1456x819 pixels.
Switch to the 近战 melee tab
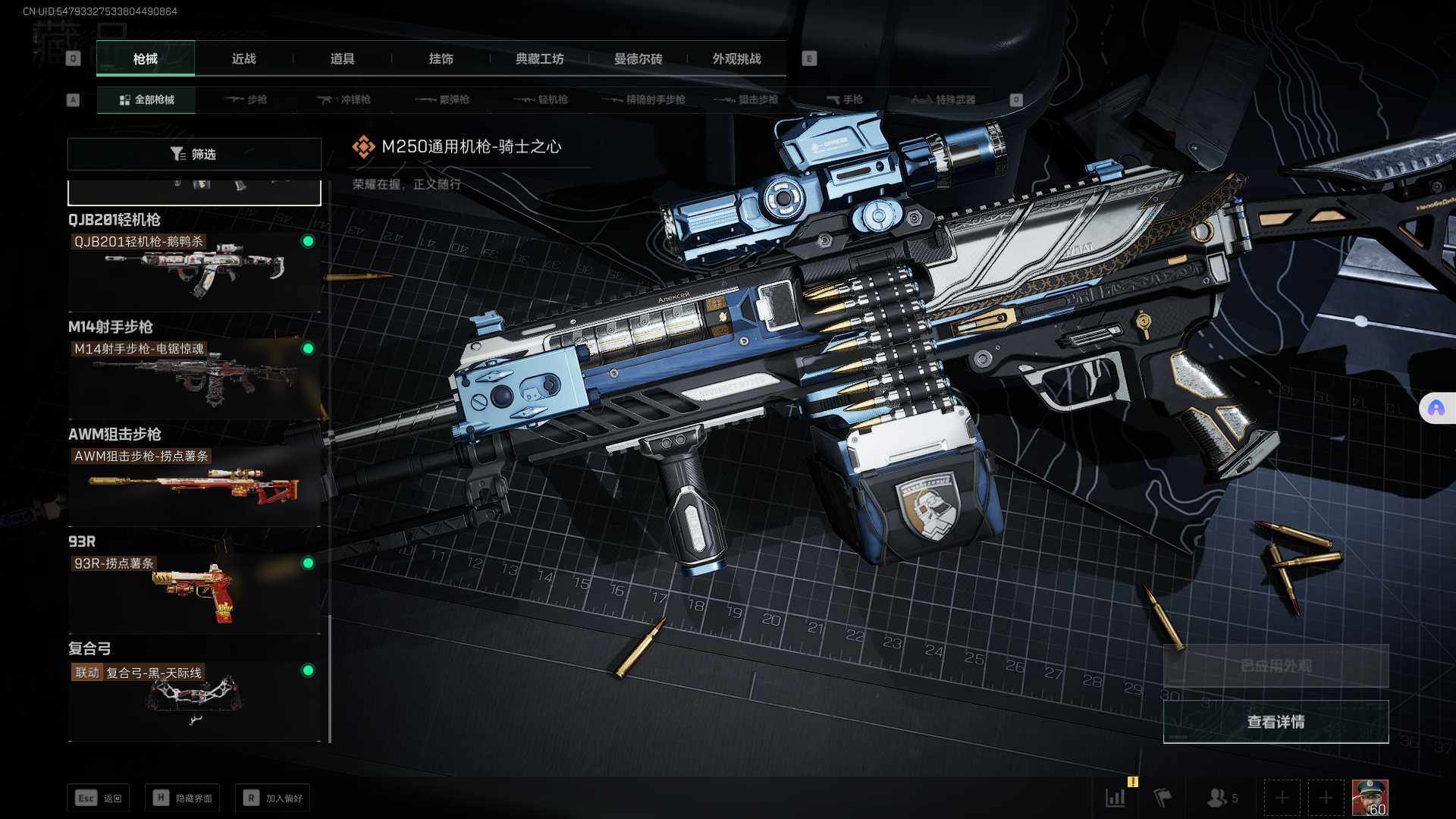(243, 59)
